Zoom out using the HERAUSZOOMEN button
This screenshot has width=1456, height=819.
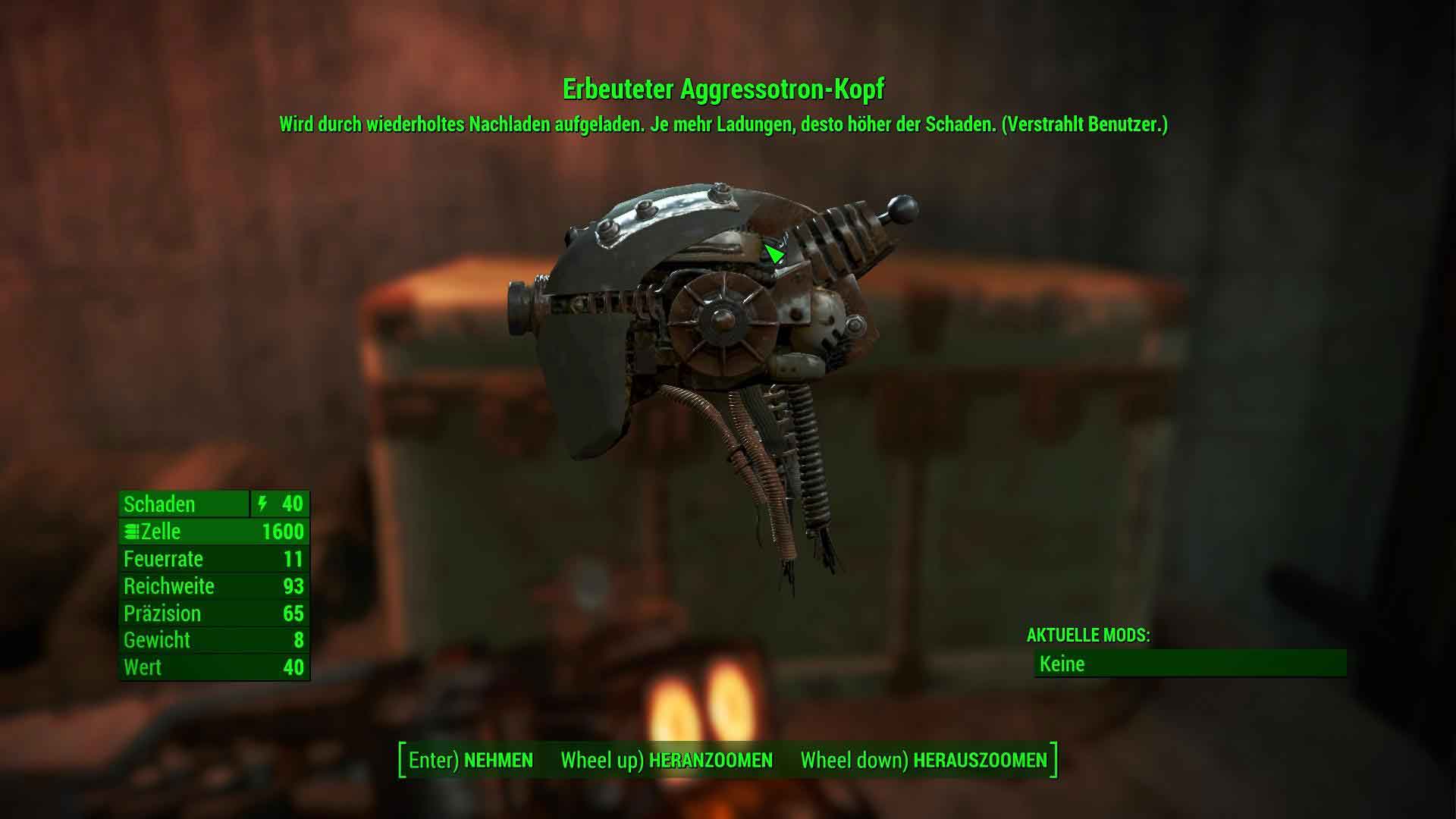(924, 760)
